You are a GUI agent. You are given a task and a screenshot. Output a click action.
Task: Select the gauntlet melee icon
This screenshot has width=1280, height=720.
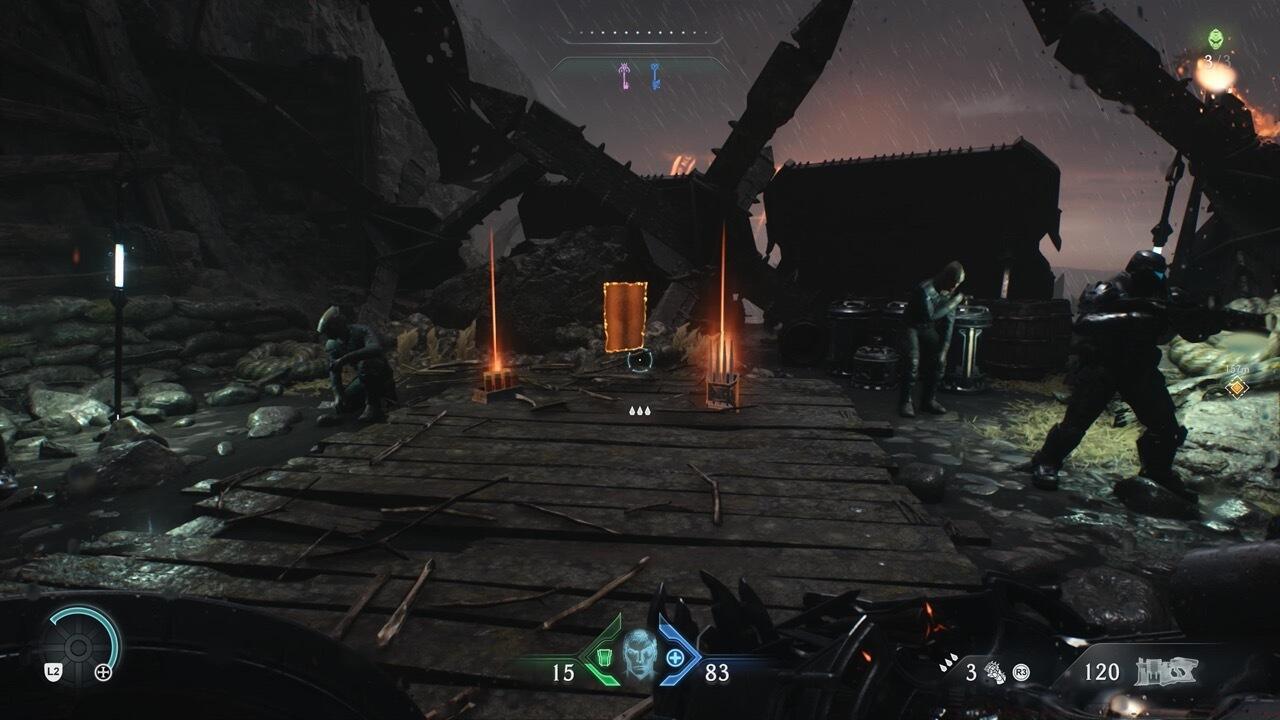995,671
